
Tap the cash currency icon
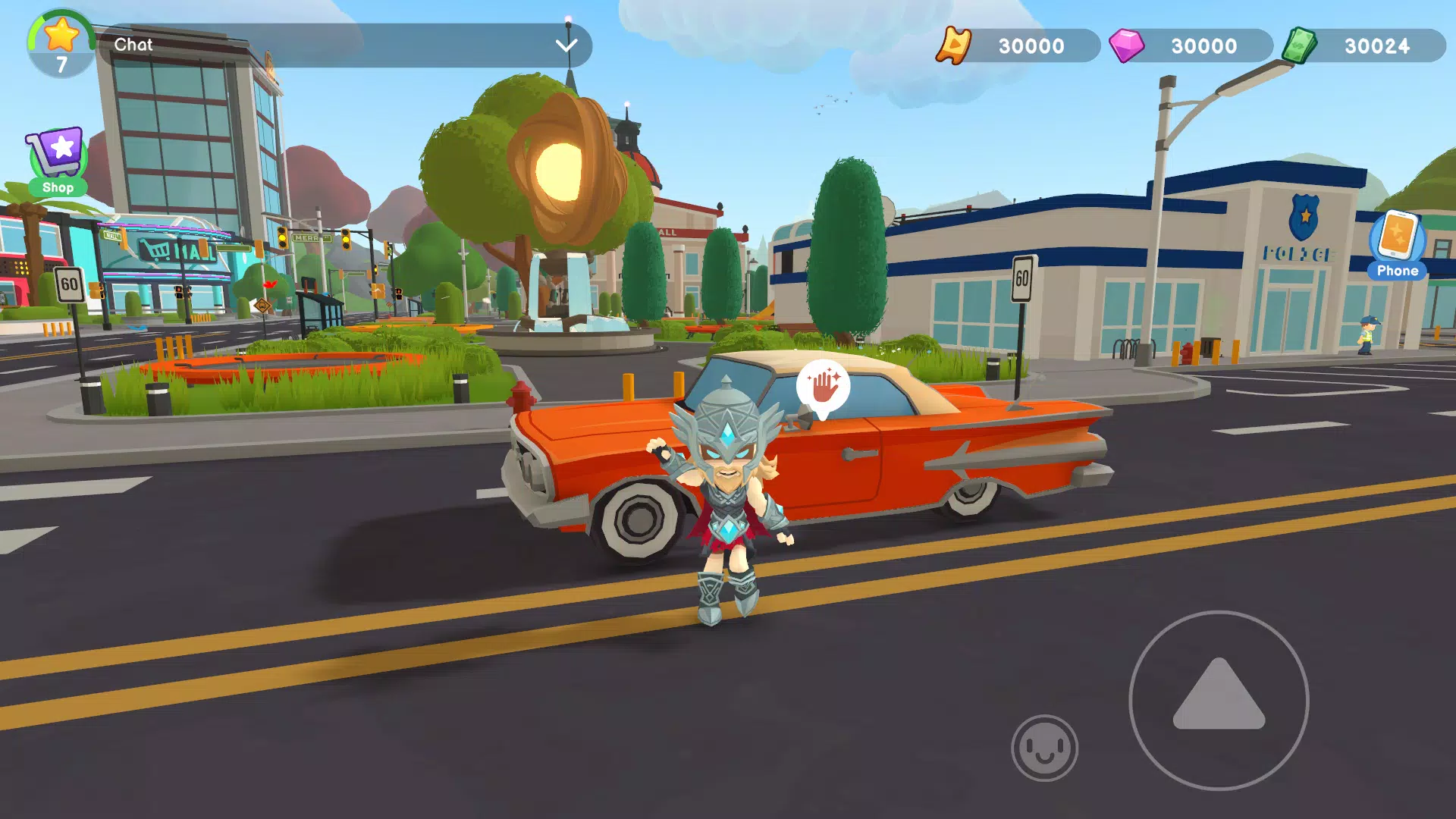1303,44
